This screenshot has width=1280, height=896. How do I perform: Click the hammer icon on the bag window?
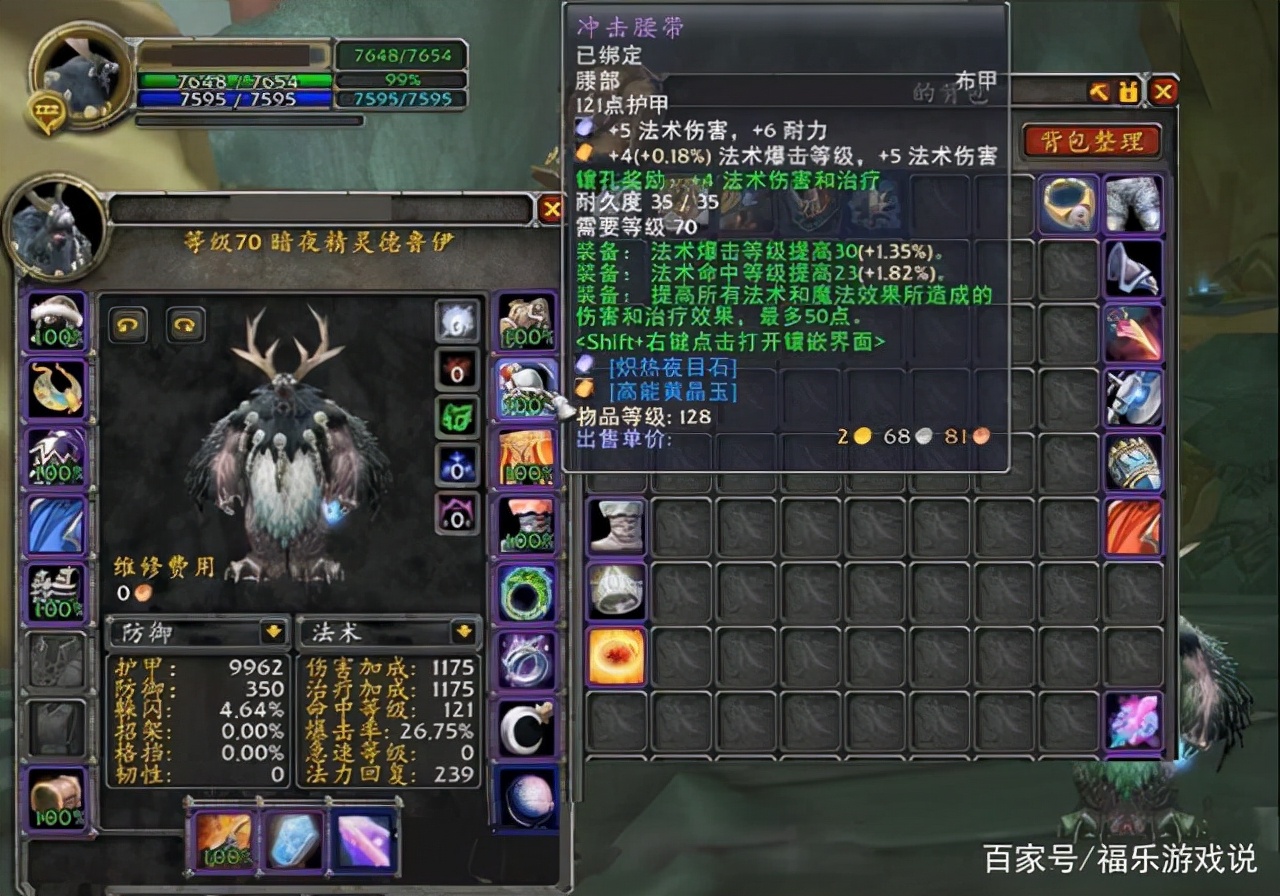pos(1098,92)
